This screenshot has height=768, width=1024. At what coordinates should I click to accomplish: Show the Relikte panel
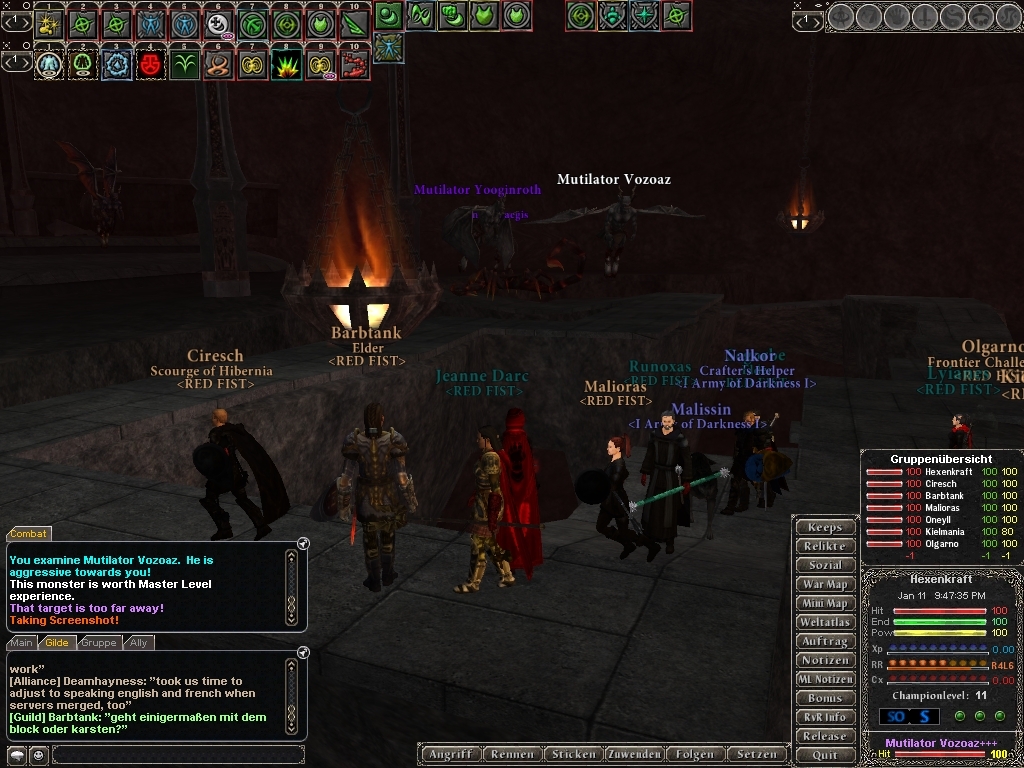pos(825,546)
